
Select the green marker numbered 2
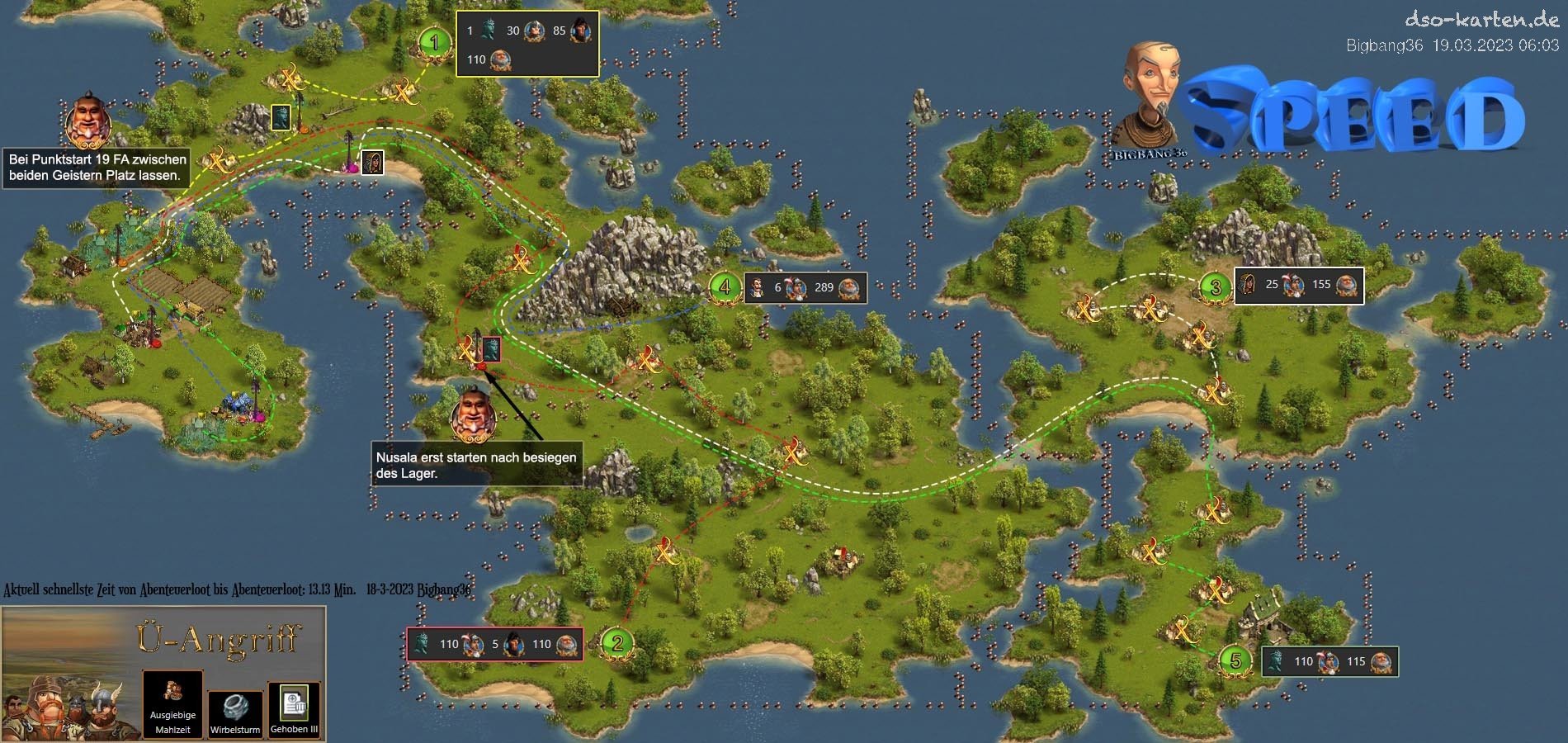(616, 643)
